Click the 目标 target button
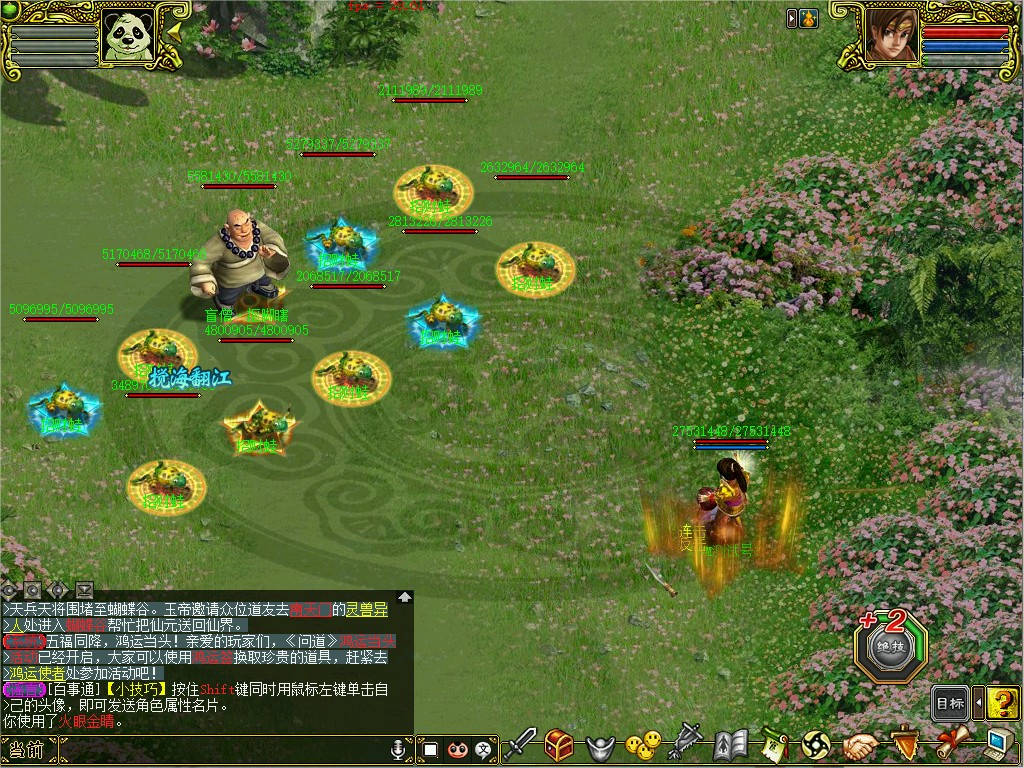 tap(950, 703)
